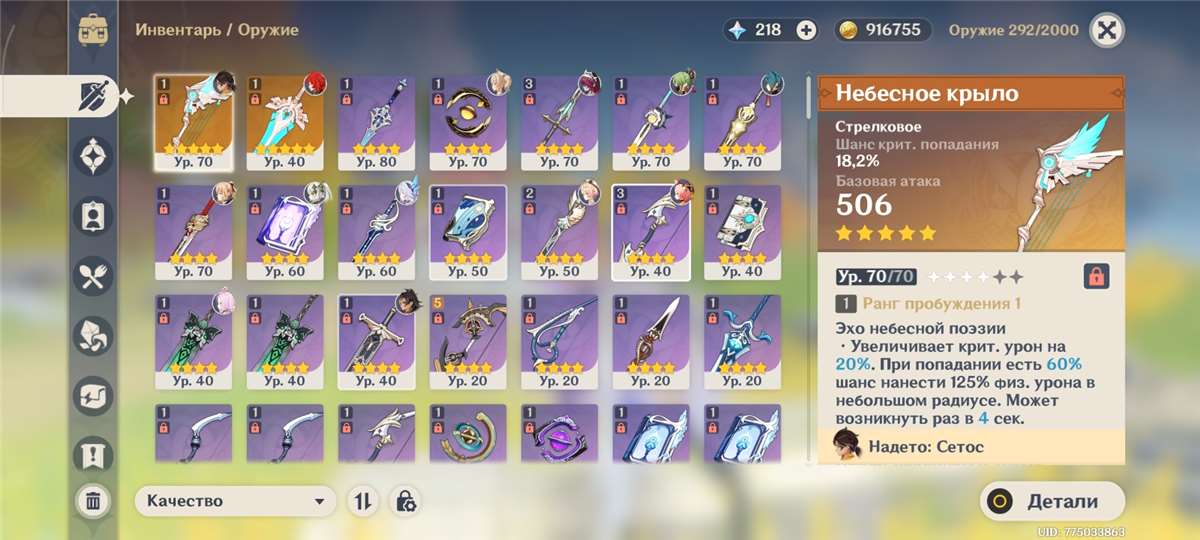
Task: Add primogems with the plus button
Action: point(806,30)
